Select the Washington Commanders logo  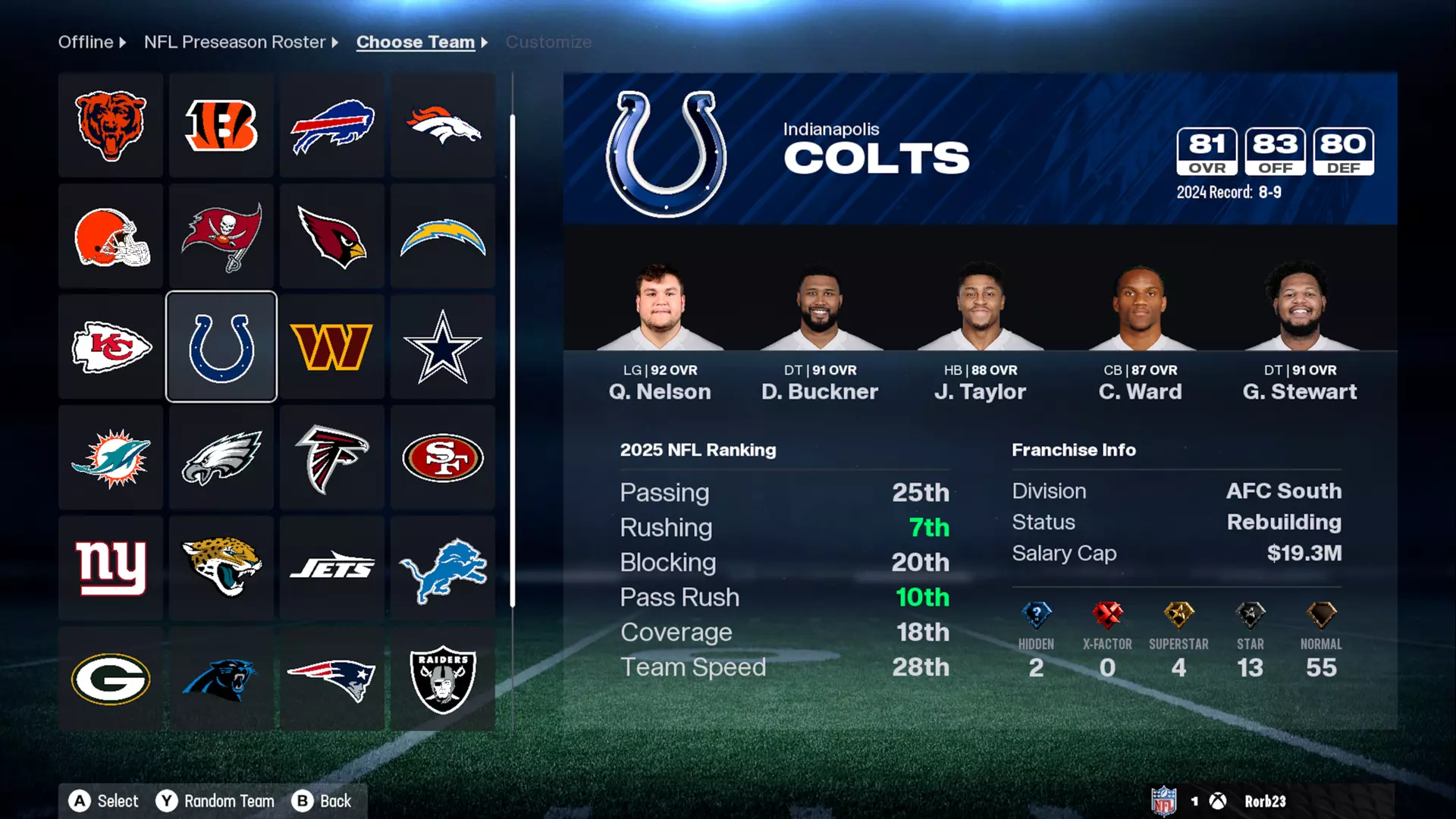click(x=331, y=346)
